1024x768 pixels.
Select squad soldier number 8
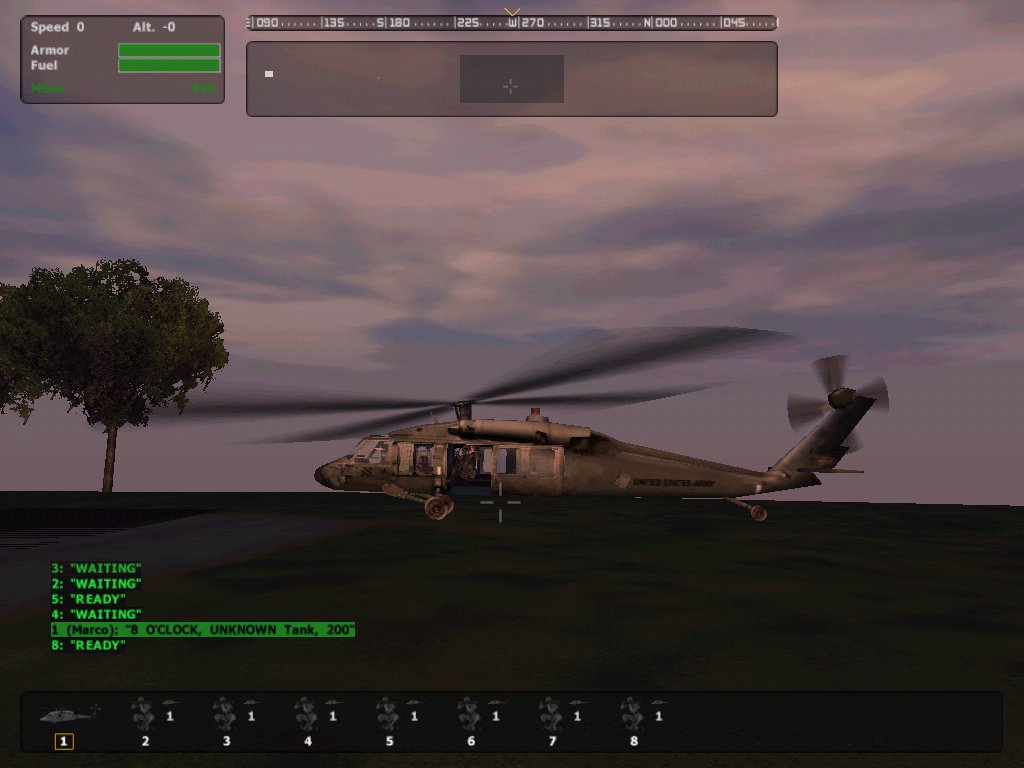634,716
